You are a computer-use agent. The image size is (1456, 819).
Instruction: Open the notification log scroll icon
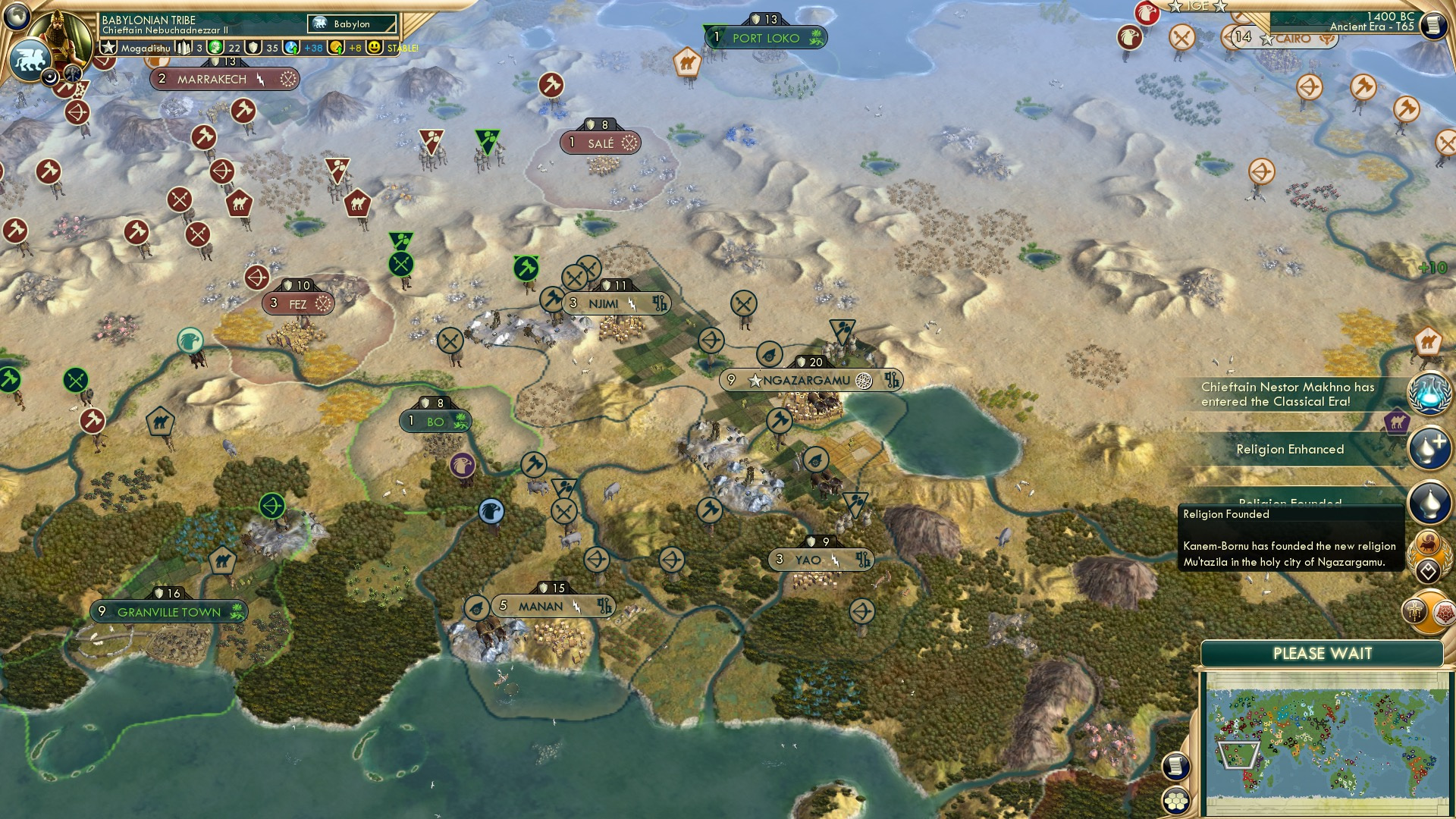[x=1176, y=766]
